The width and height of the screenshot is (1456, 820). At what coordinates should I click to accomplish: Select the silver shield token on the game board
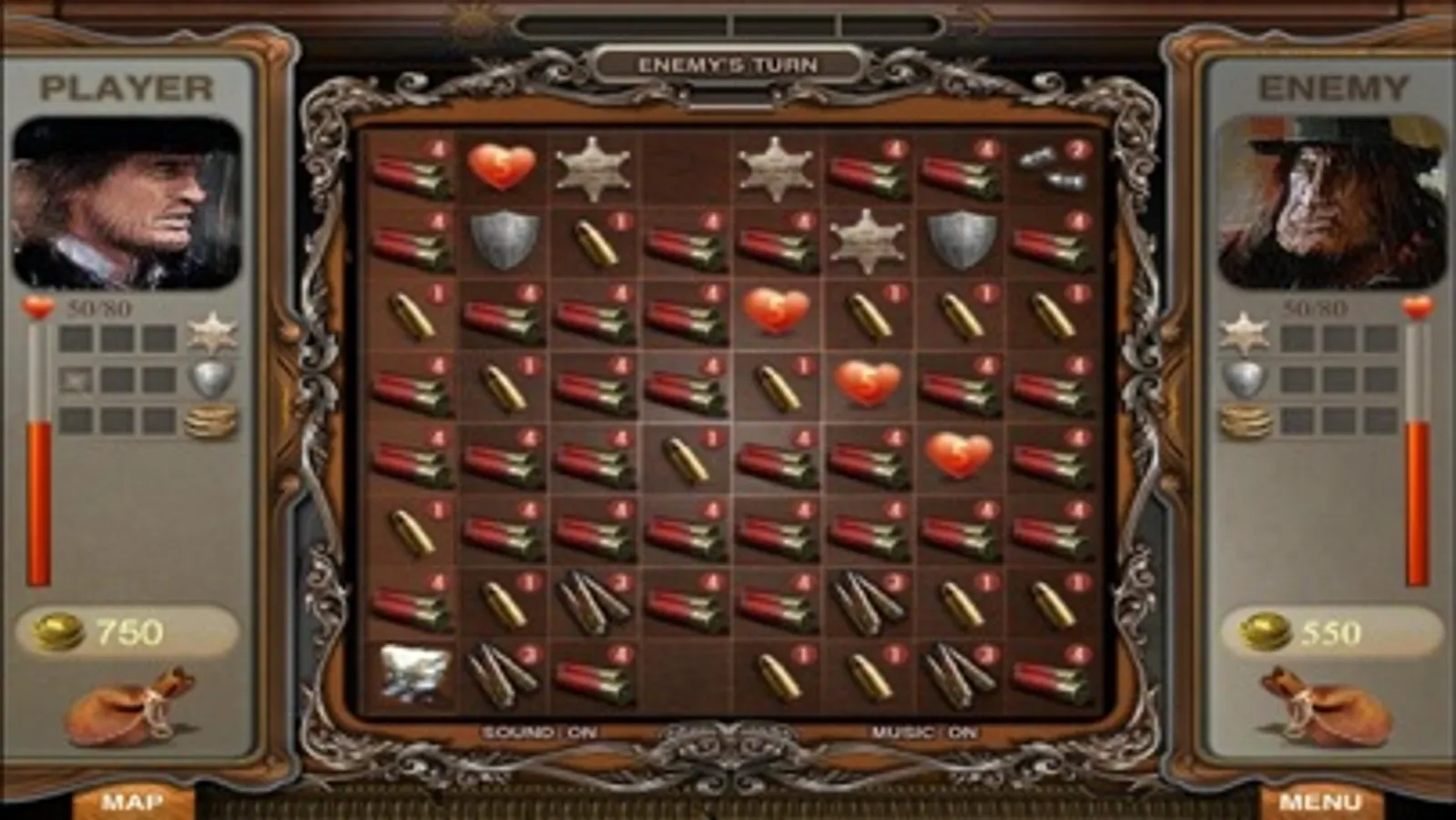point(506,243)
